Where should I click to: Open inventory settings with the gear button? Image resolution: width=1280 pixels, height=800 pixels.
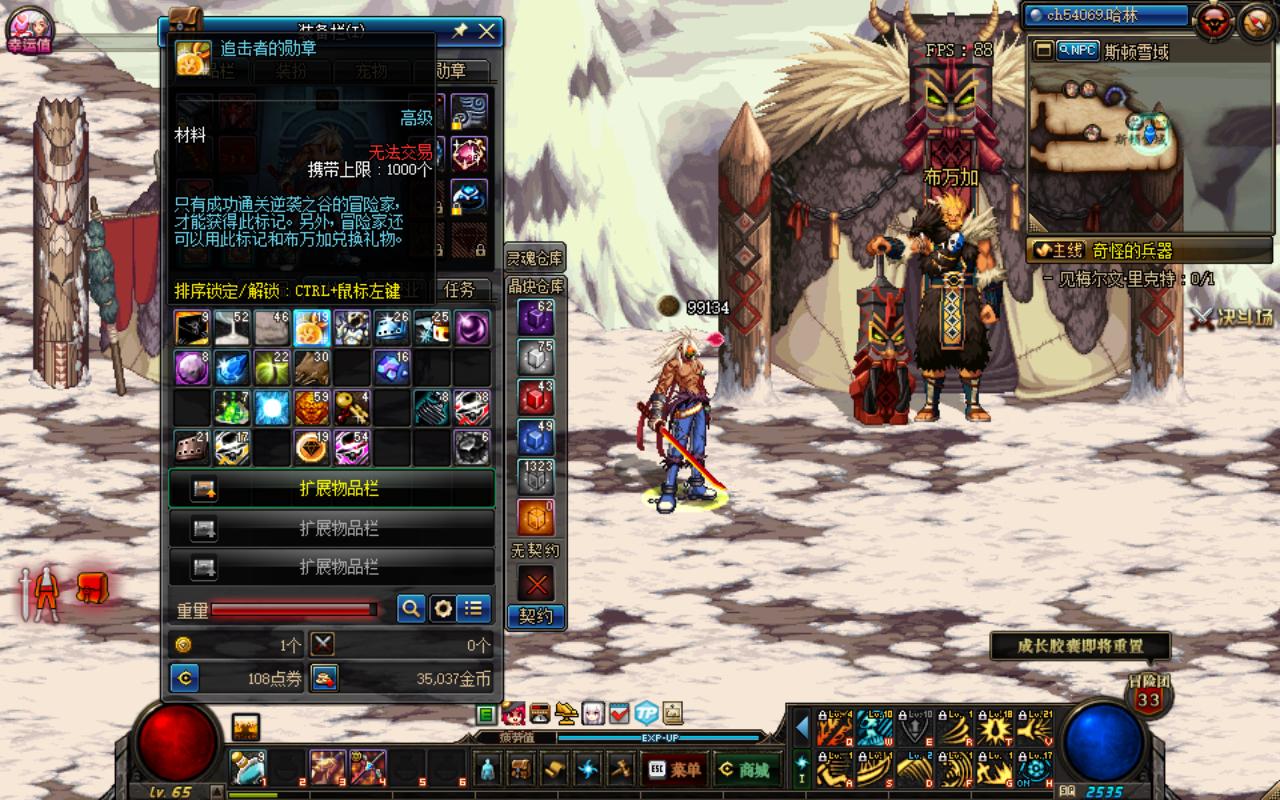(x=443, y=608)
